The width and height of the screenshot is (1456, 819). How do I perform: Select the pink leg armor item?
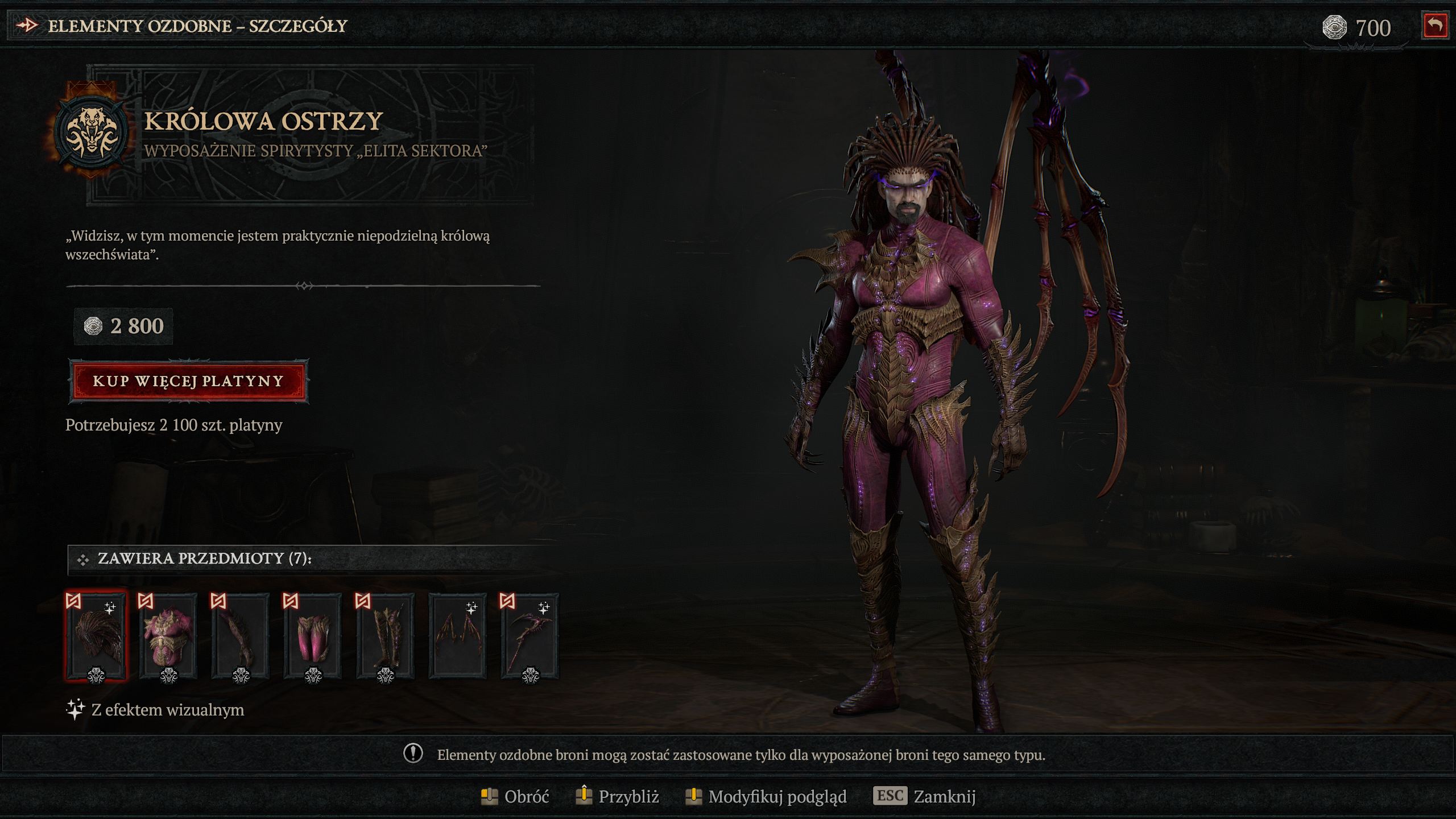[x=313, y=636]
